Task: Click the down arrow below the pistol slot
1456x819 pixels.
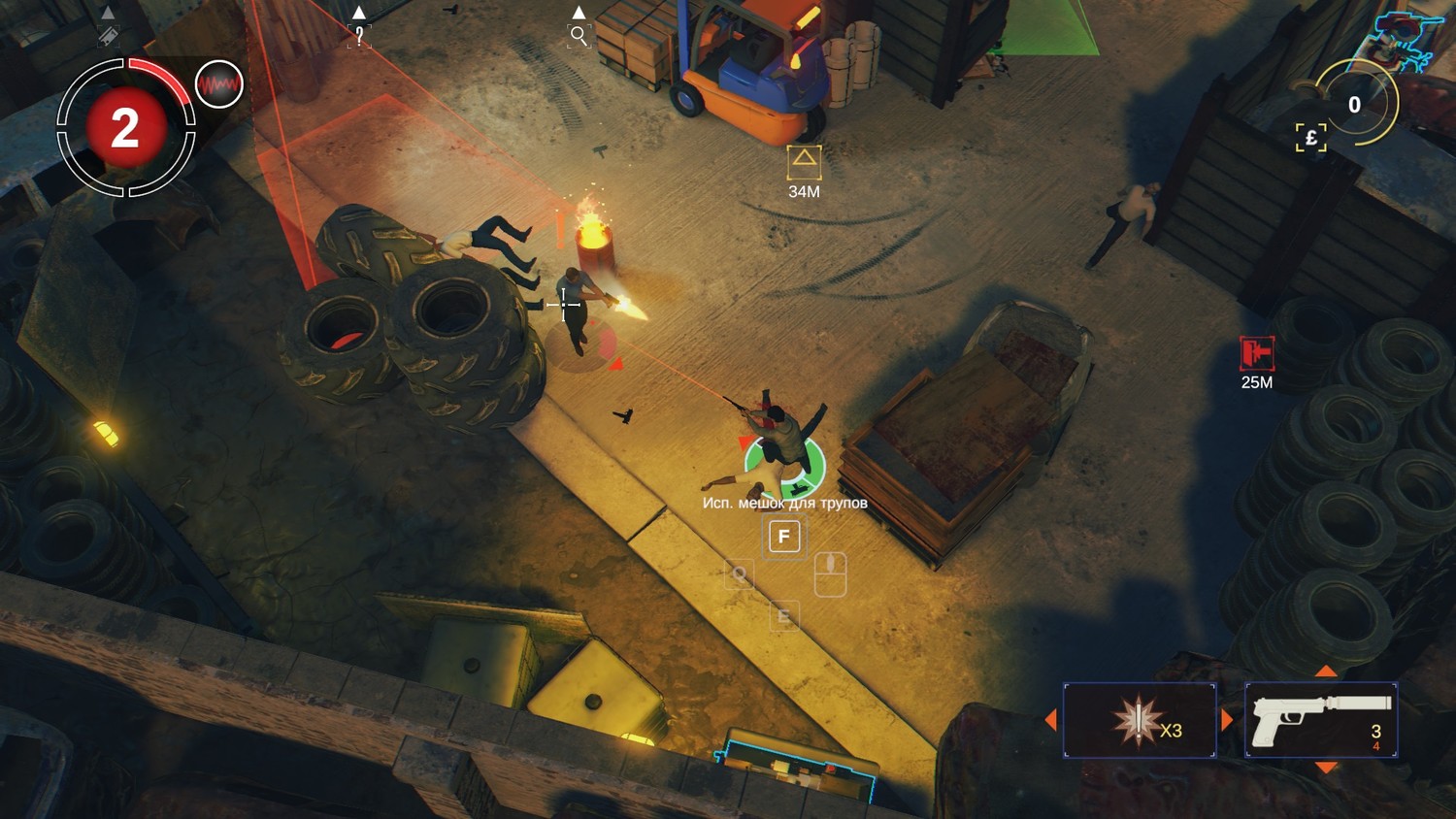Action: (x=1326, y=768)
